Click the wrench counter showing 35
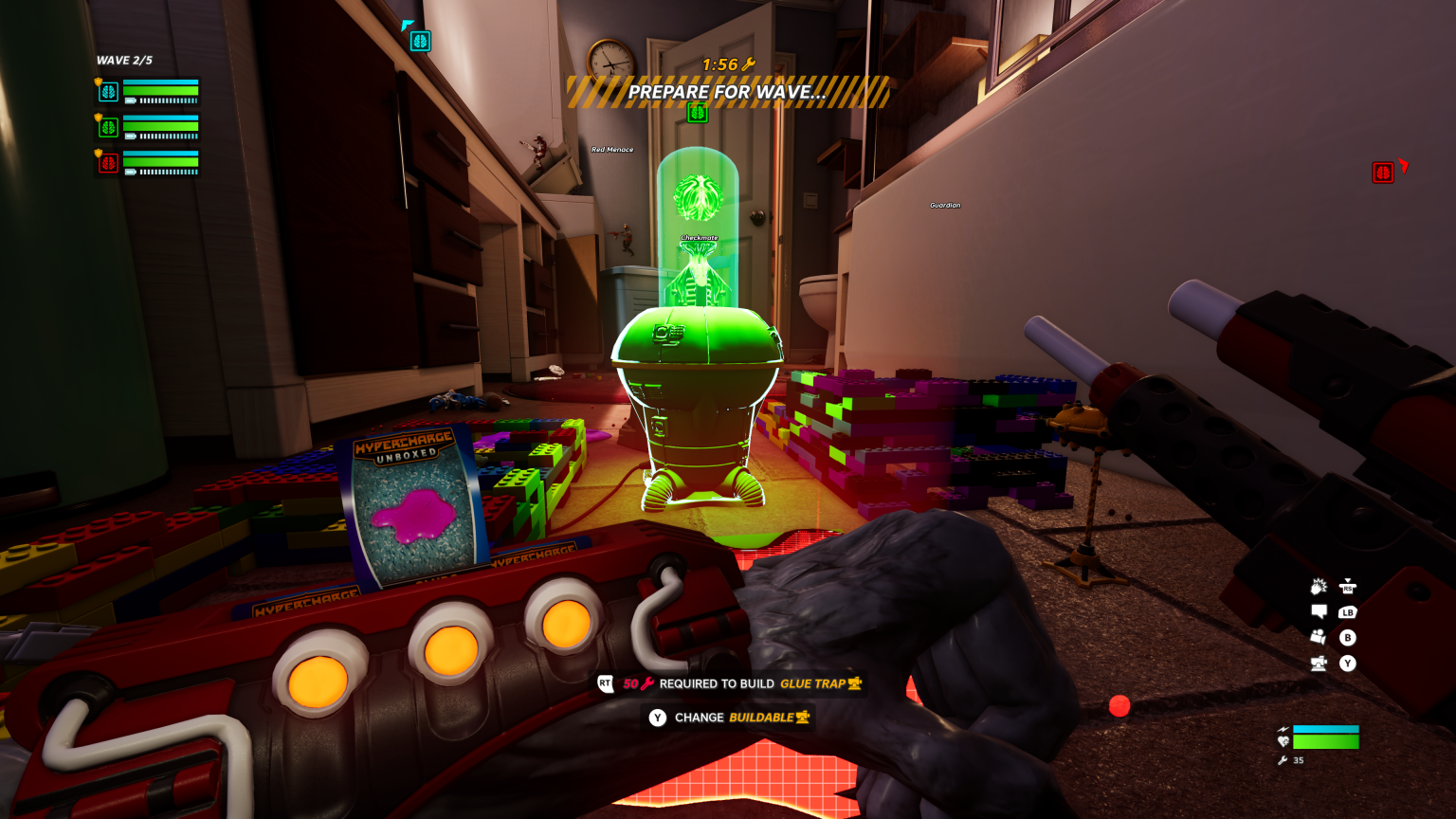Image resolution: width=1456 pixels, height=819 pixels. [1289, 760]
